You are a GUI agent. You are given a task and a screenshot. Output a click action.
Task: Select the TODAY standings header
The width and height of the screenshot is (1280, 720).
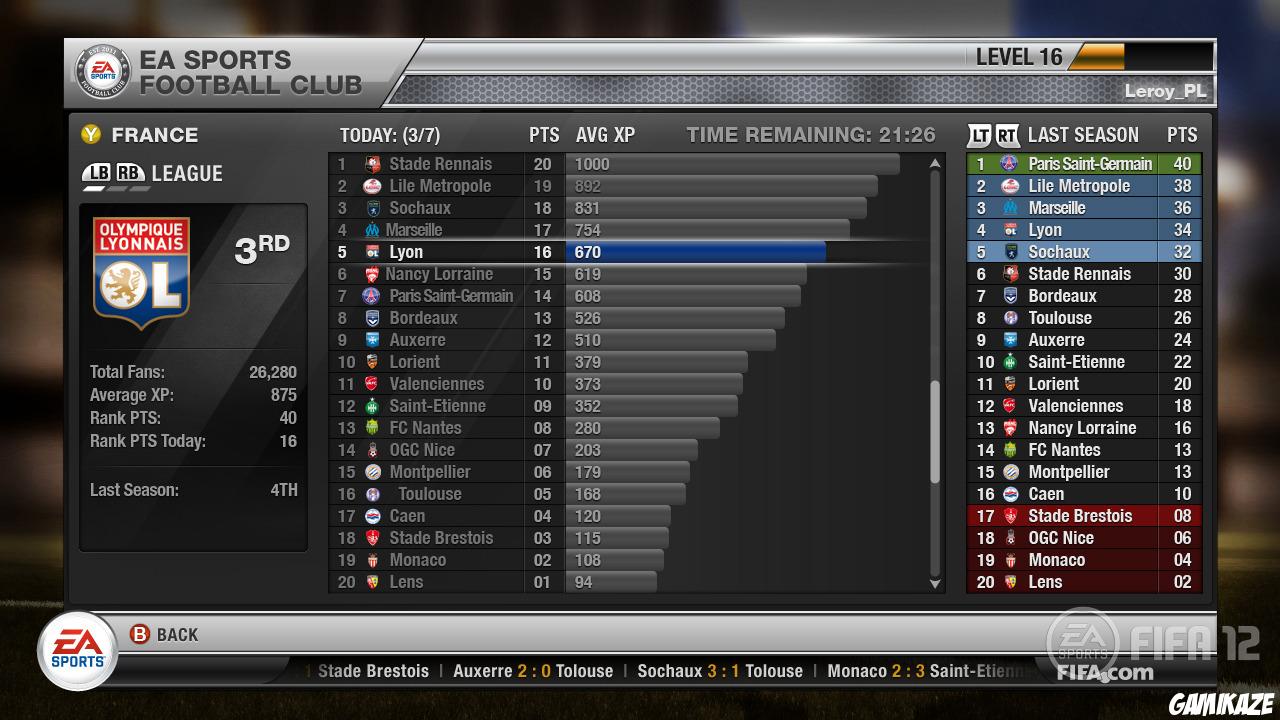tap(391, 134)
